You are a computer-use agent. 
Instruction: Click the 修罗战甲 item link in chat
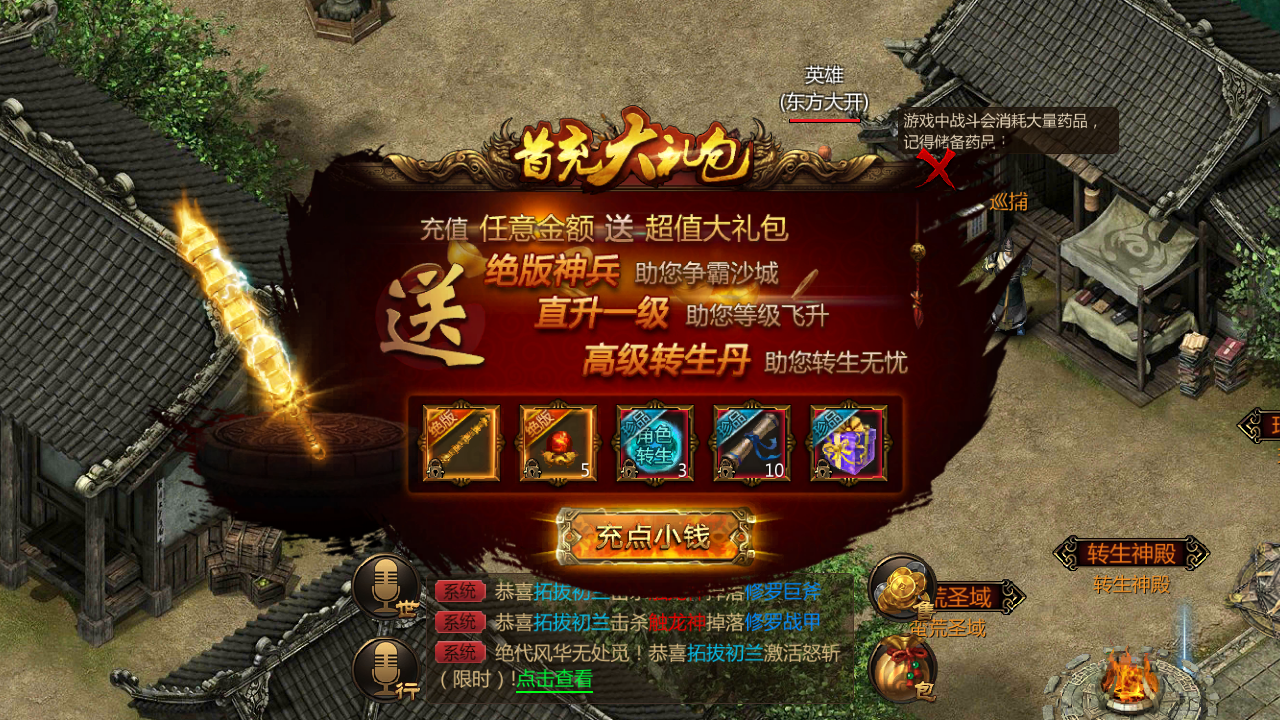pyautogui.click(x=781, y=619)
